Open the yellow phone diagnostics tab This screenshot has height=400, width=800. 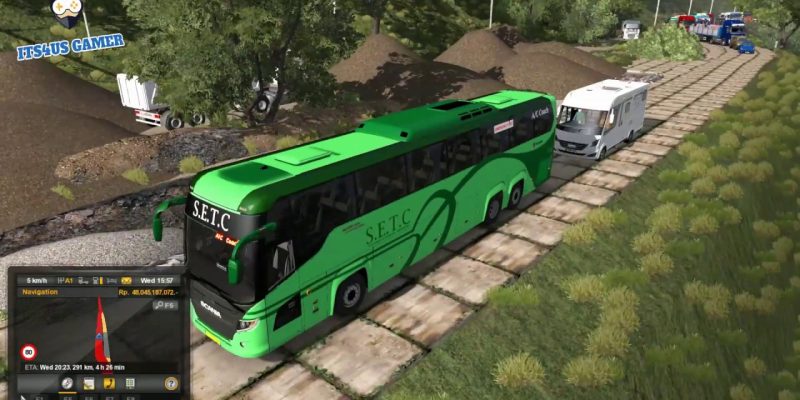click(x=109, y=383)
